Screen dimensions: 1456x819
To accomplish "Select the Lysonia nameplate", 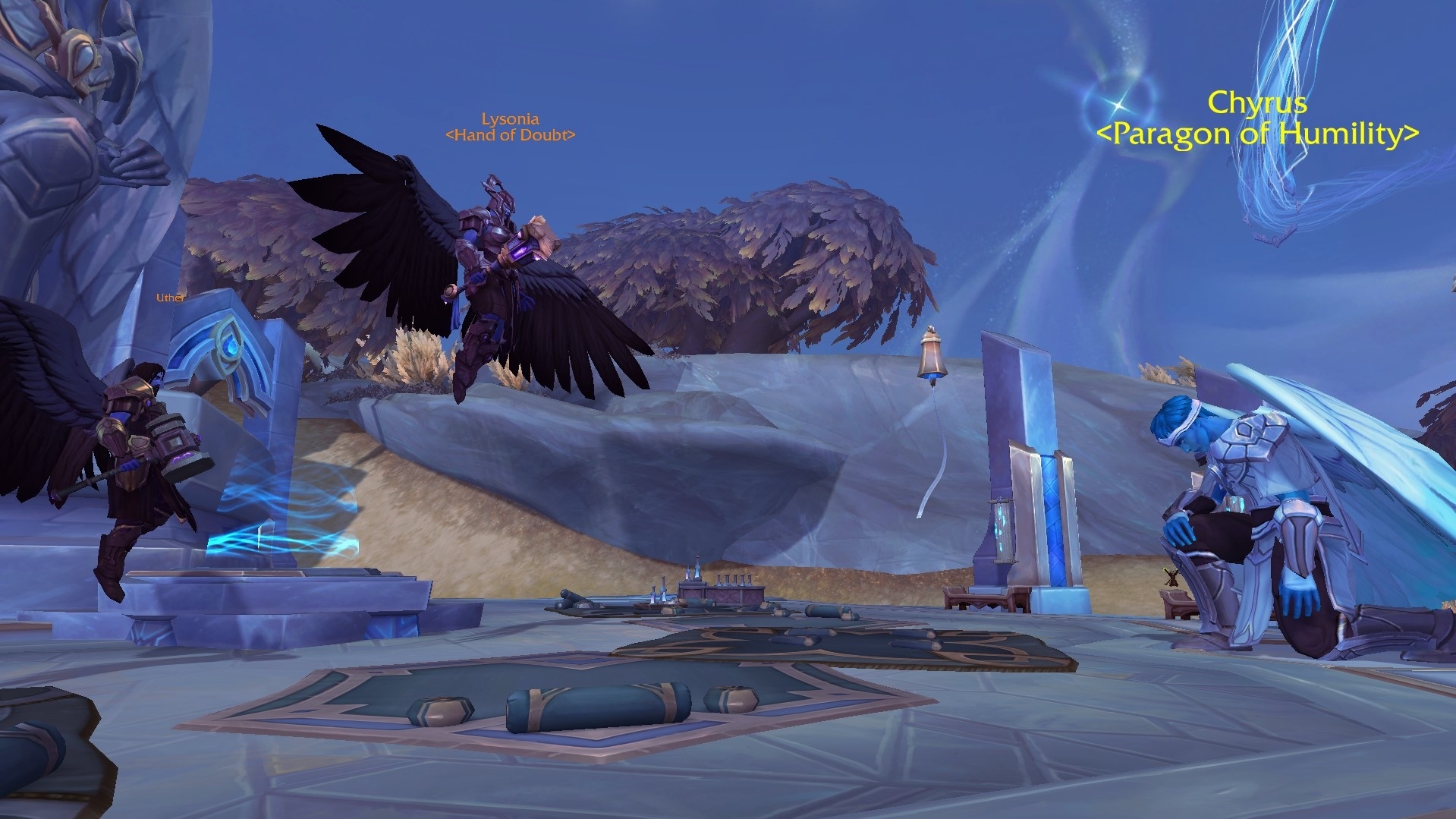I will click(x=511, y=119).
